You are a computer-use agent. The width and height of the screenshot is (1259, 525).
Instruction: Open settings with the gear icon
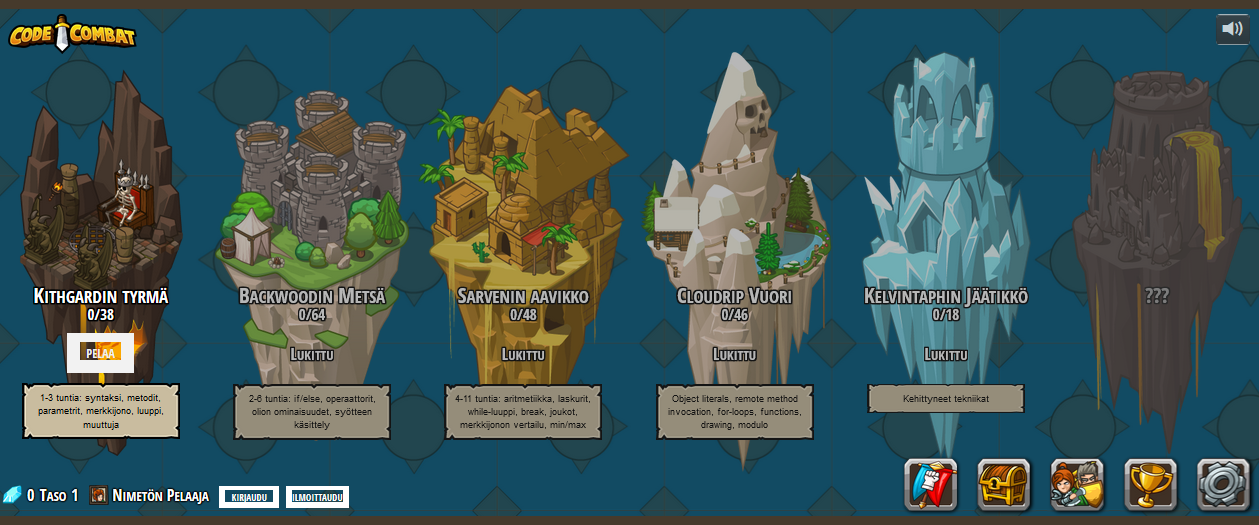(x=1223, y=485)
